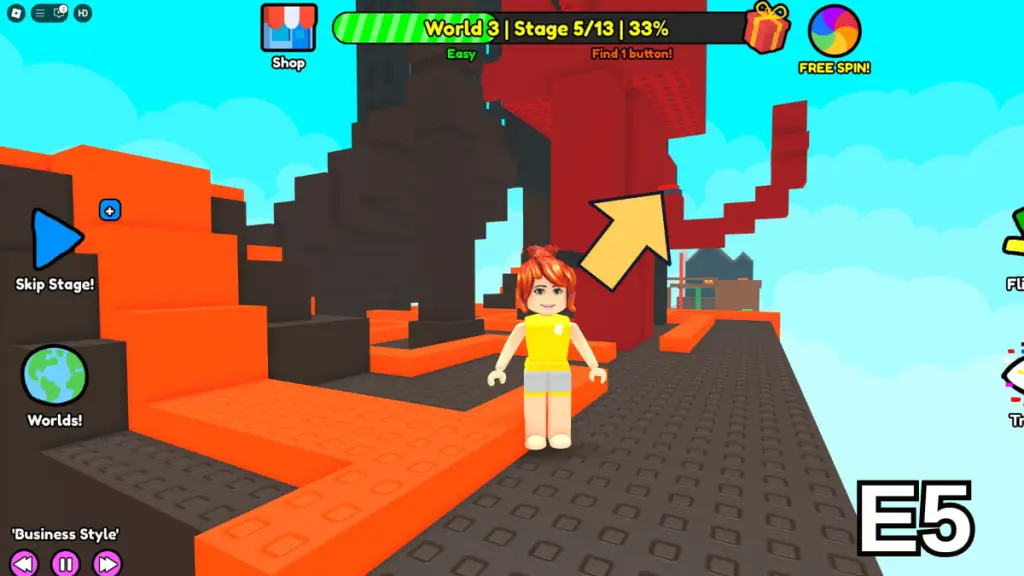Open the Free Spin wheel

[x=834, y=31]
